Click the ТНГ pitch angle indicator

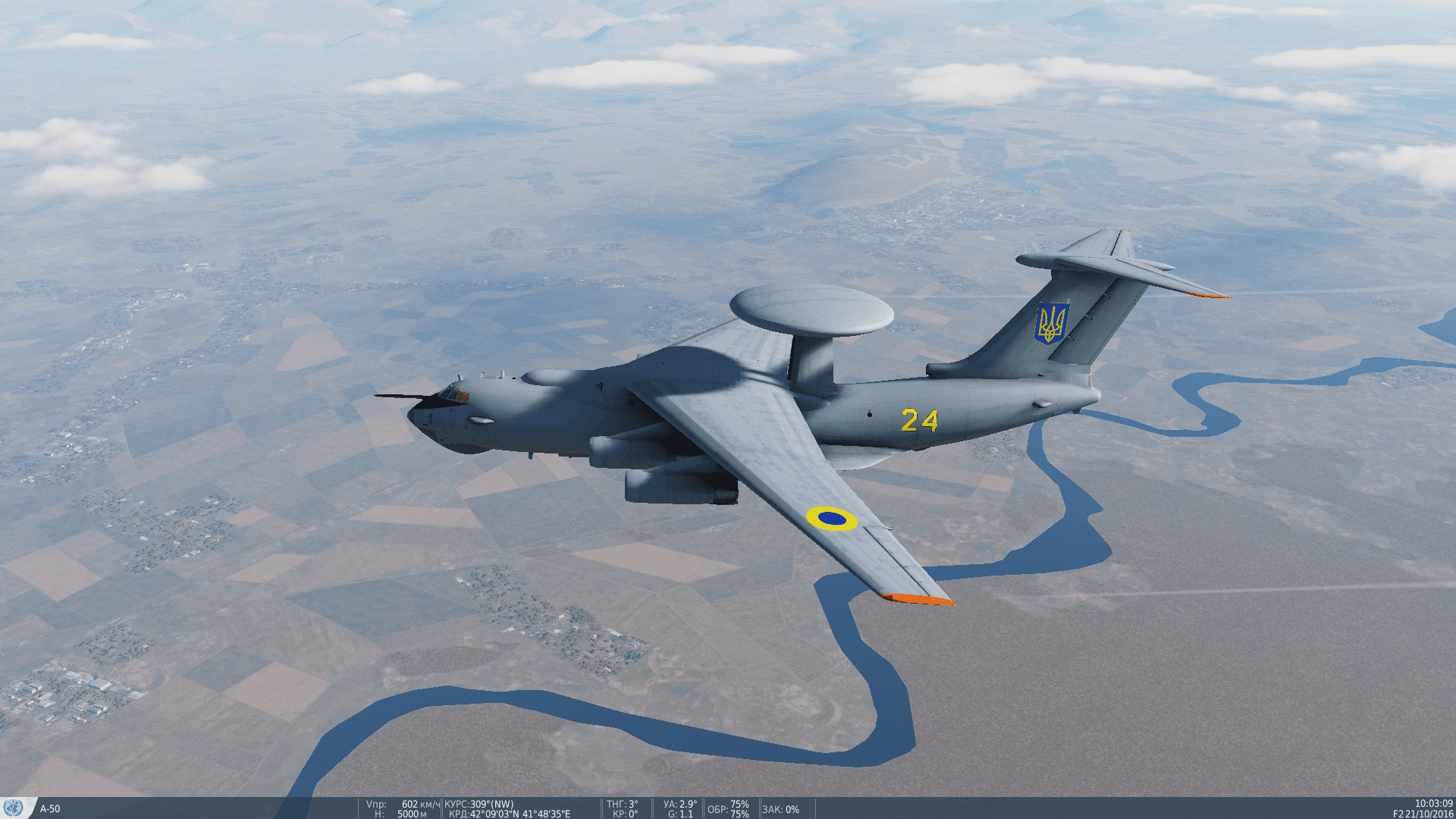622,802
